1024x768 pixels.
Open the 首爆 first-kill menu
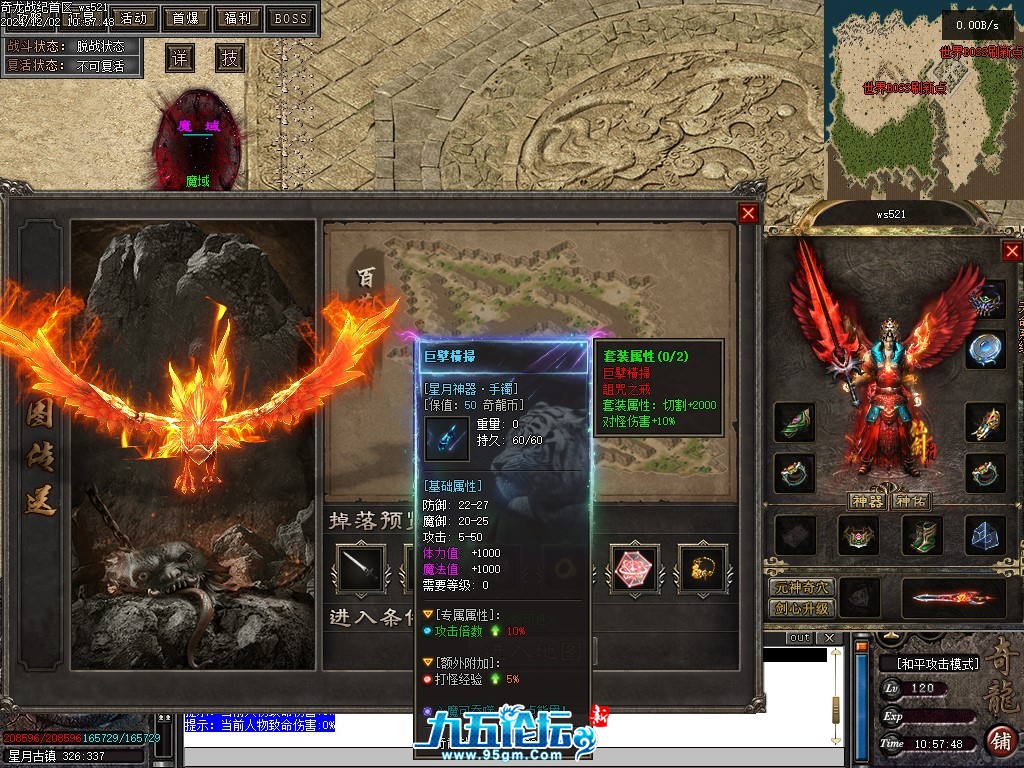click(185, 18)
